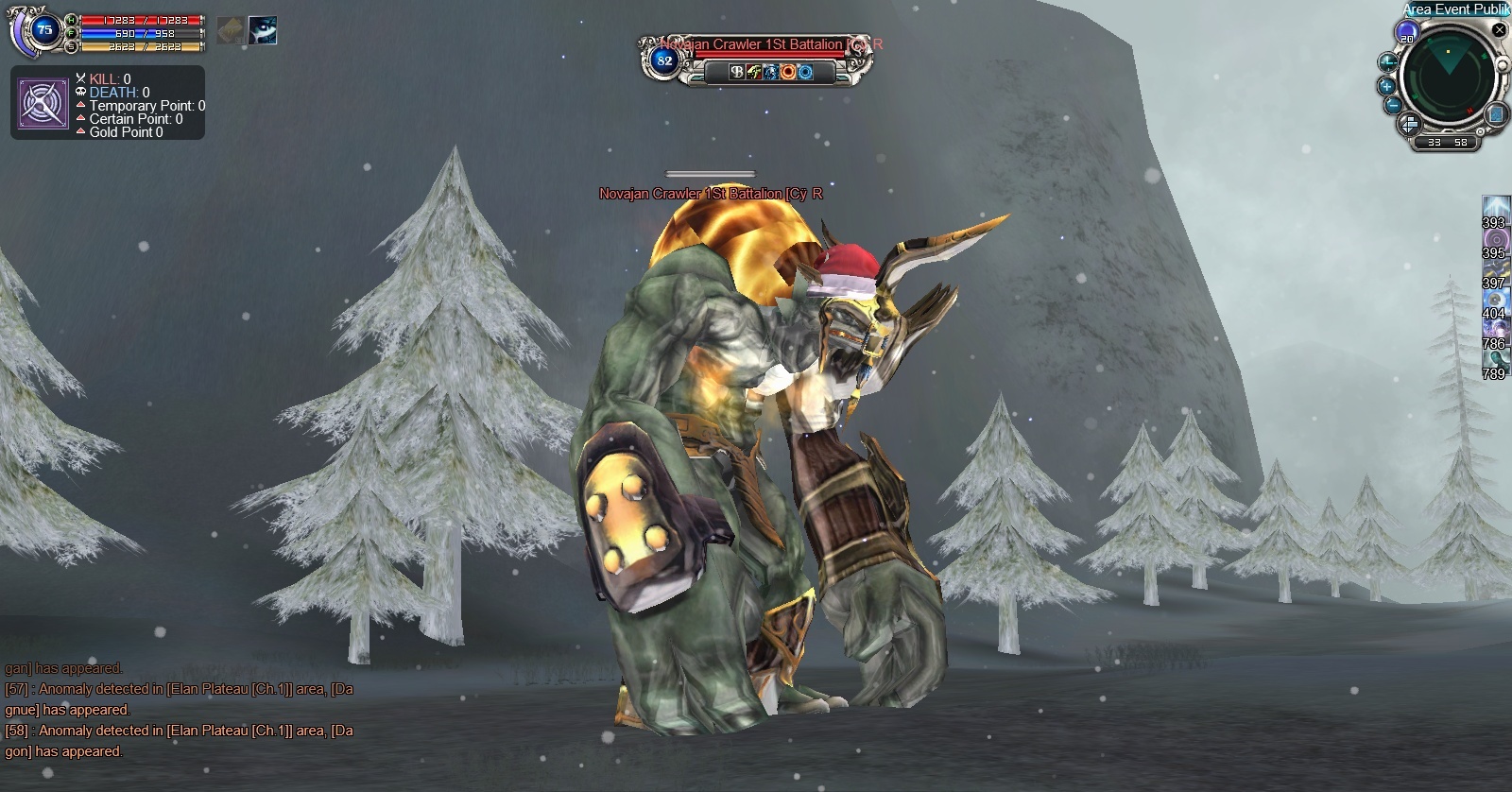Zoom out the minimap with the minus button
The image size is (1512, 792).
click(1392, 105)
